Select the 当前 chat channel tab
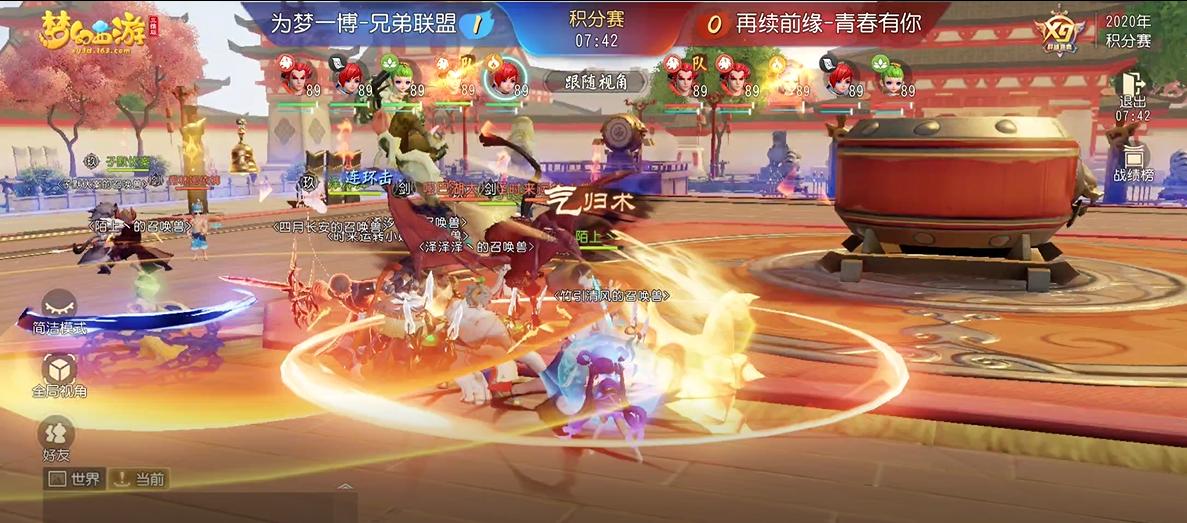Screen dimensions: 1187x523 point(138,479)
